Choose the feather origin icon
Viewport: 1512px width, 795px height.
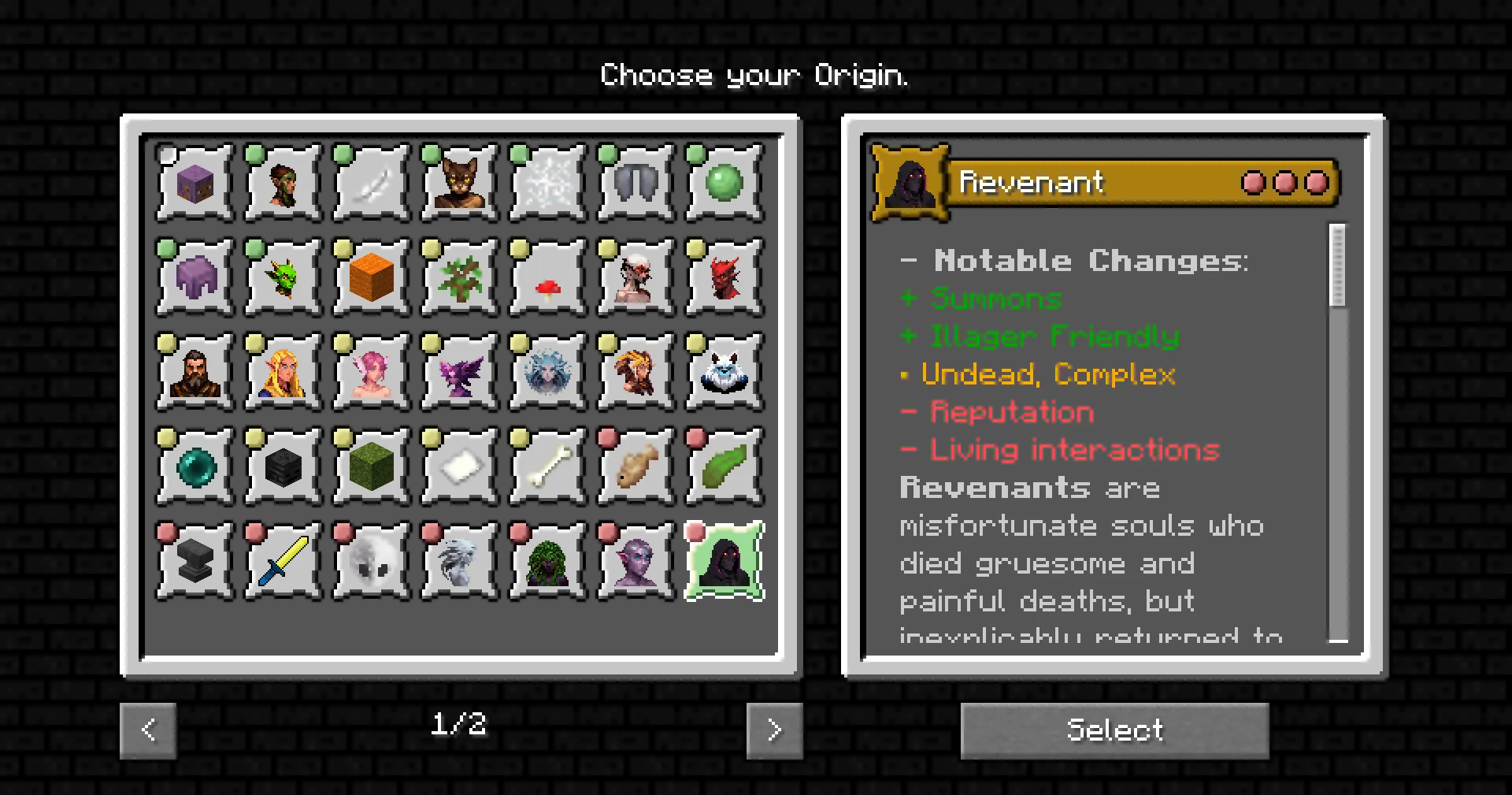[x=370, y=183]
